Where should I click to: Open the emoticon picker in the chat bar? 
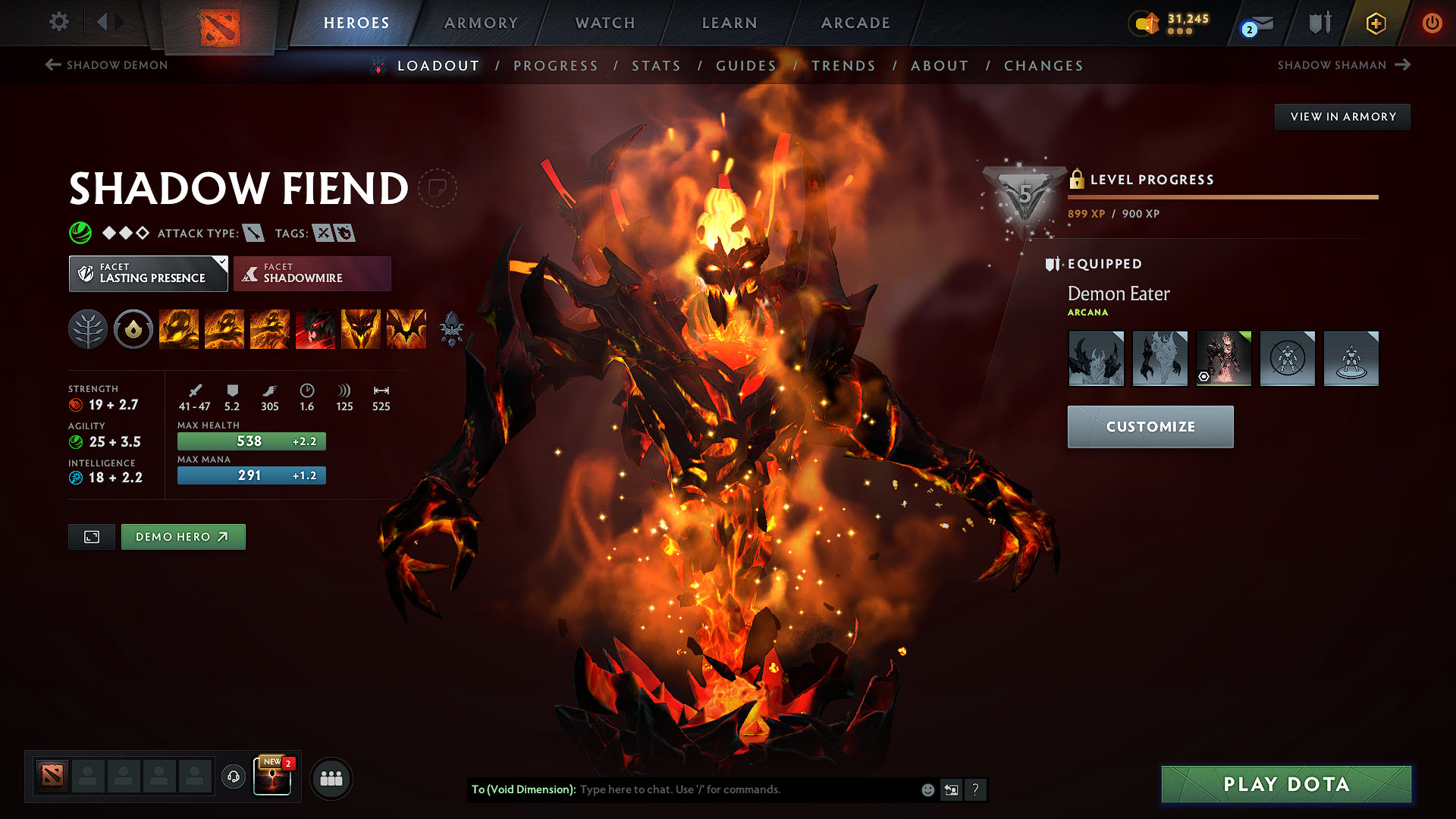pyautogui.click(x=927, y=789)
